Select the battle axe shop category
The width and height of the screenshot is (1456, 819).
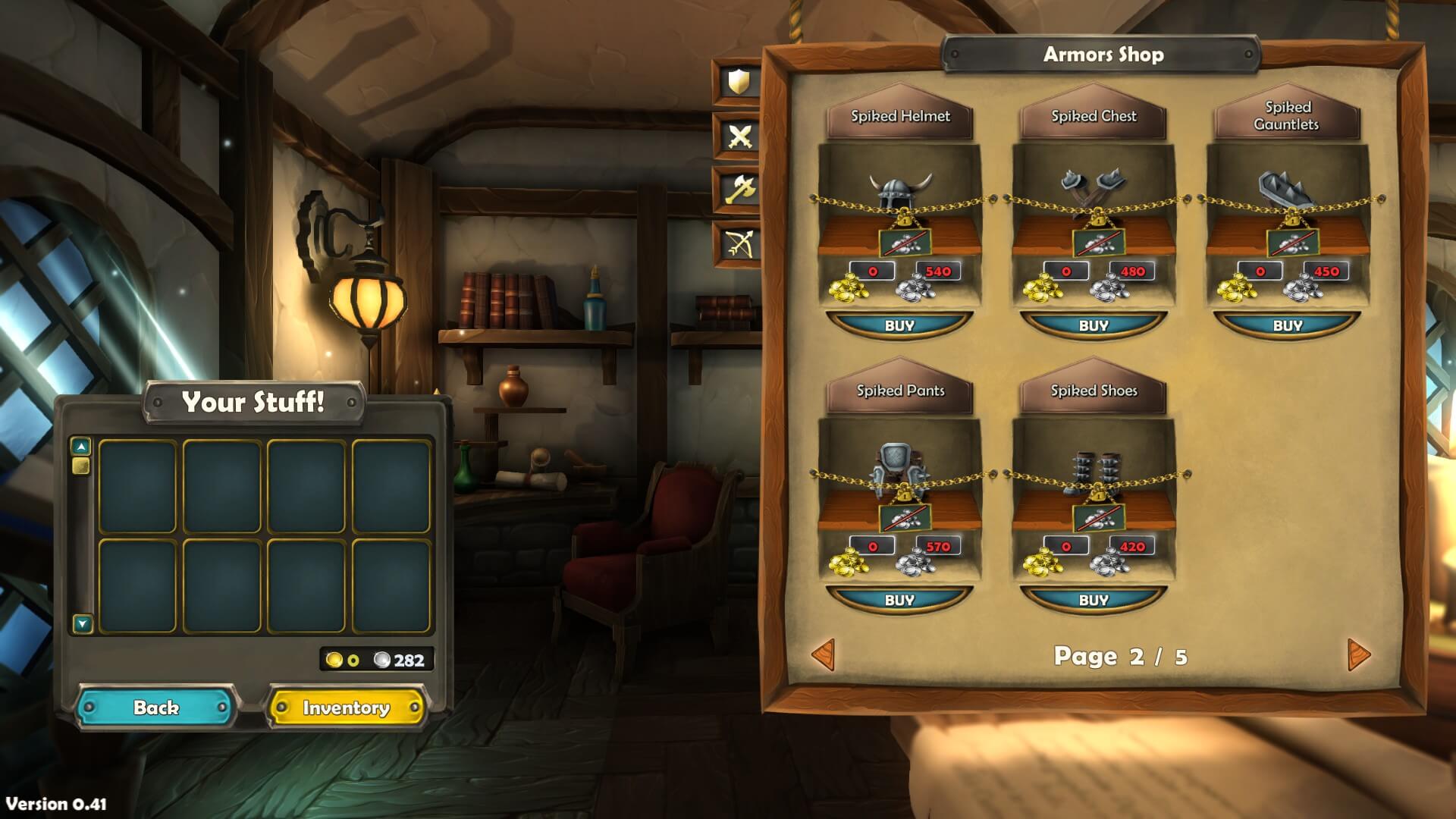(x=739, y=190)
